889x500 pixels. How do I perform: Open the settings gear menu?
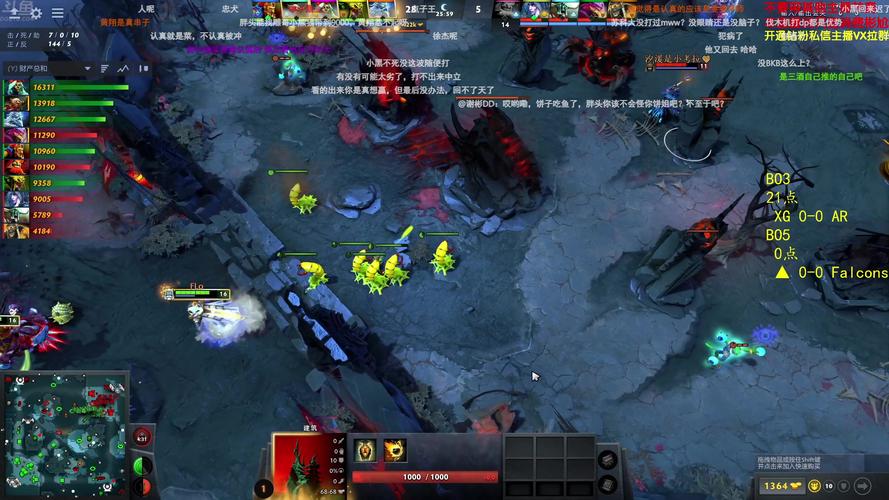(x=36, y=13)
